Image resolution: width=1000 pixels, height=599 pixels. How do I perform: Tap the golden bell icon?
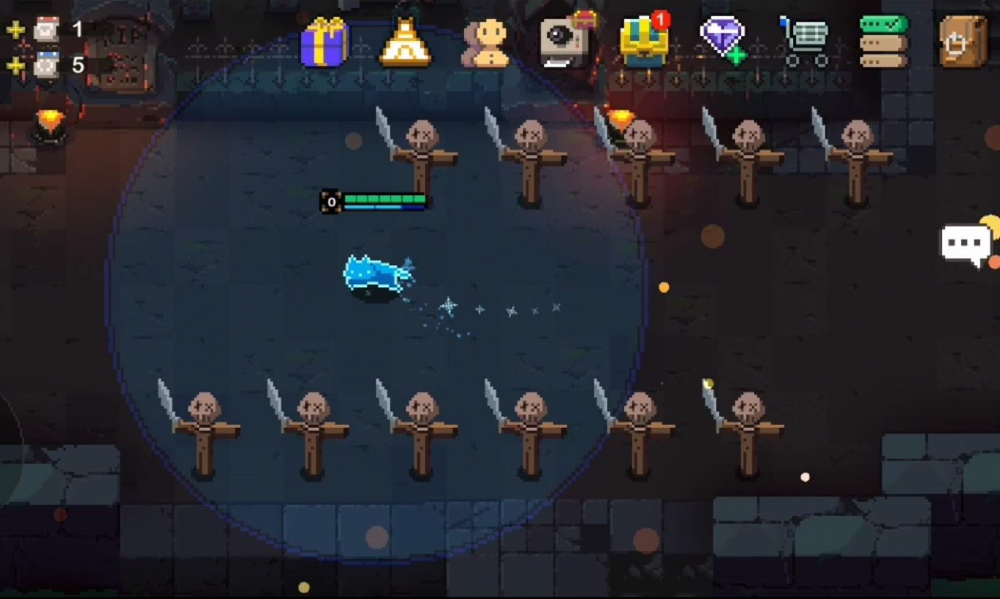[405, 44]
